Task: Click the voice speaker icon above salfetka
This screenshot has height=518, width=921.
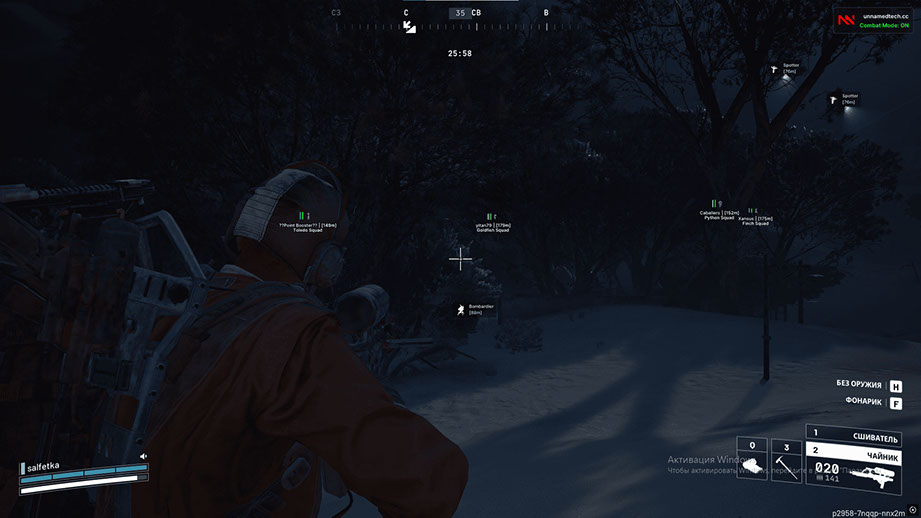Action: [144, 456]
